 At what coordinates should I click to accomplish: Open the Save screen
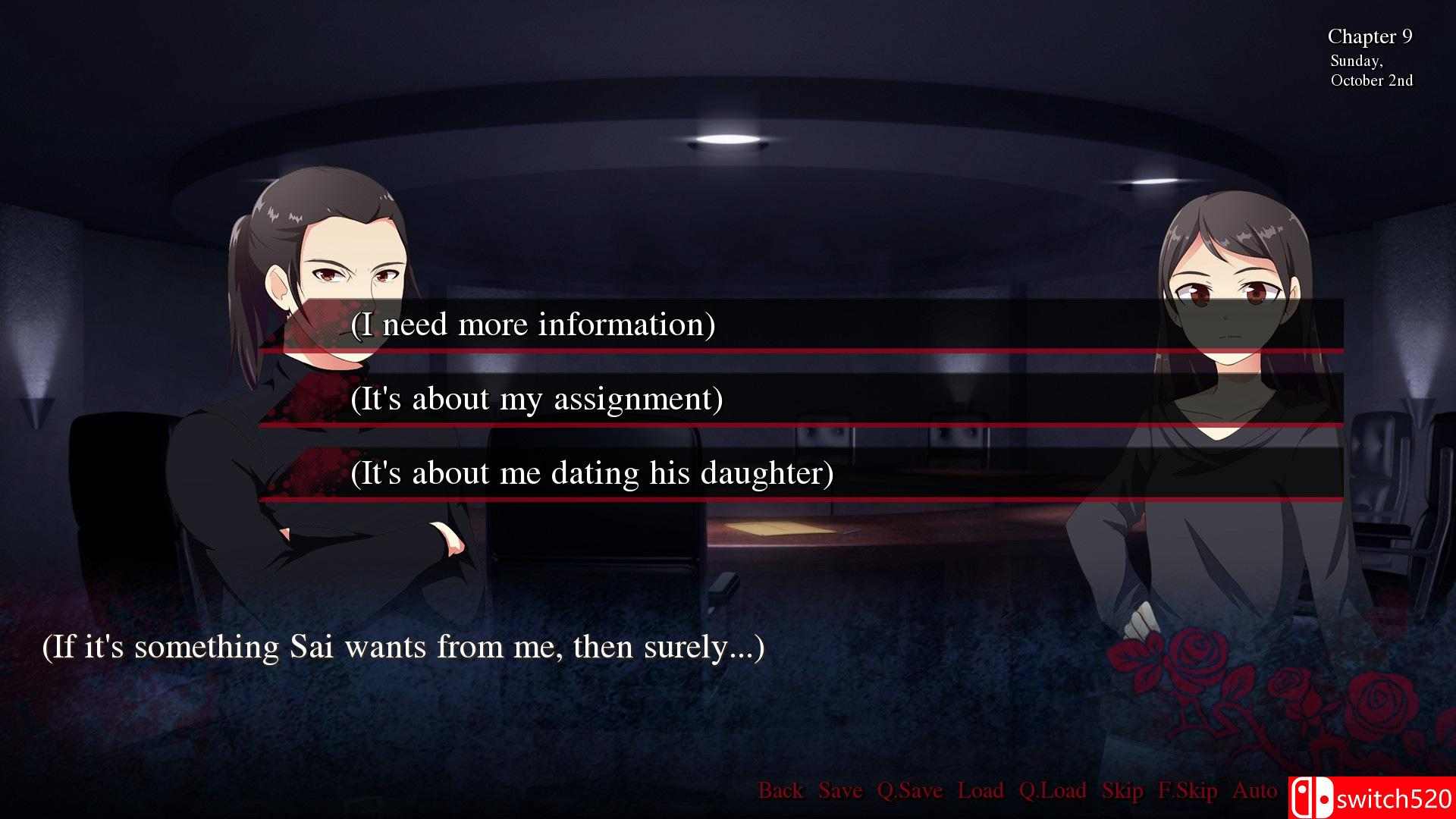click(x=839, y=791)
